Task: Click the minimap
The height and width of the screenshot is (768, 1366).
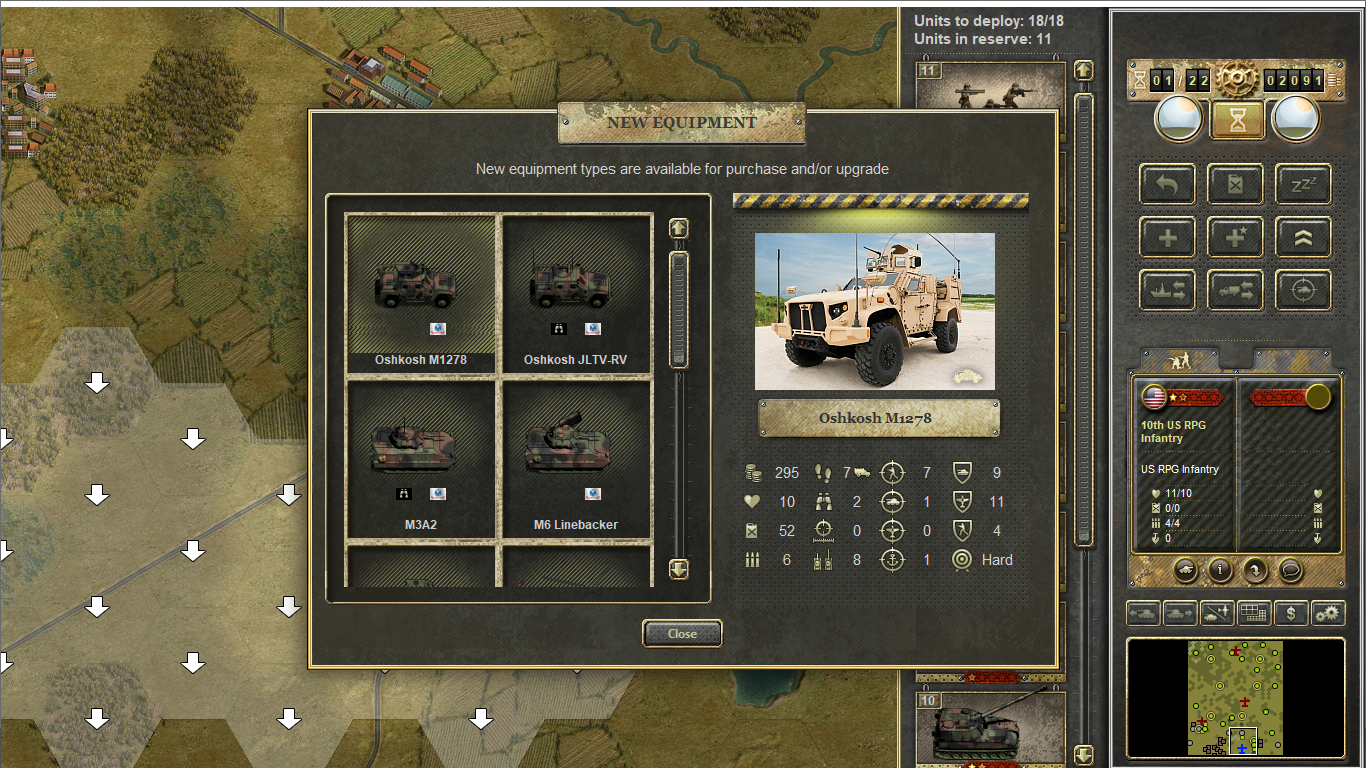Action: tap(1235, 698)
